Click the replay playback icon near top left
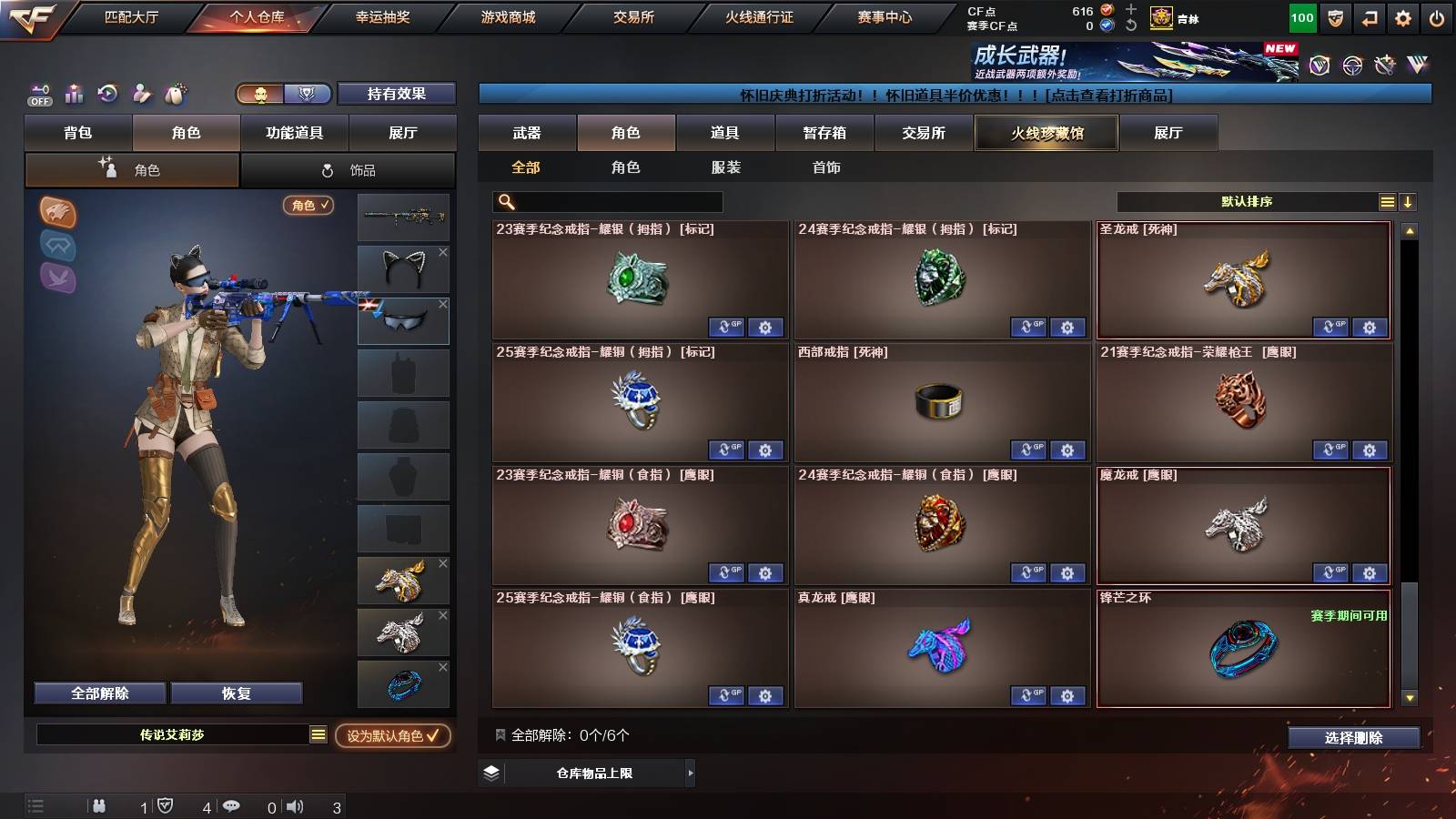The height and width of the screenshot is (819, 1456). point(107,94)
